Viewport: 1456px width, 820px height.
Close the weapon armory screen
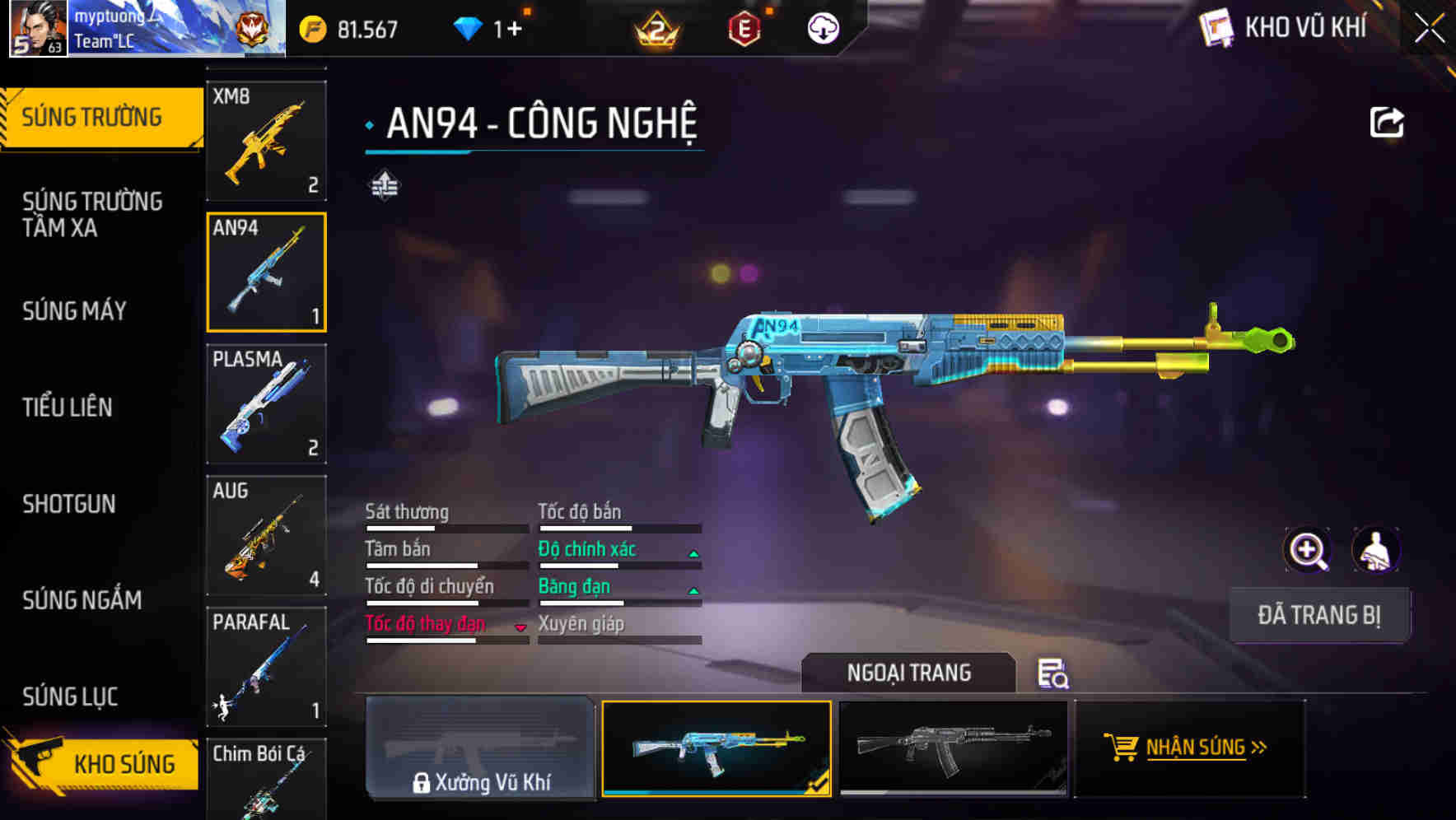[x=1430, y=28]
